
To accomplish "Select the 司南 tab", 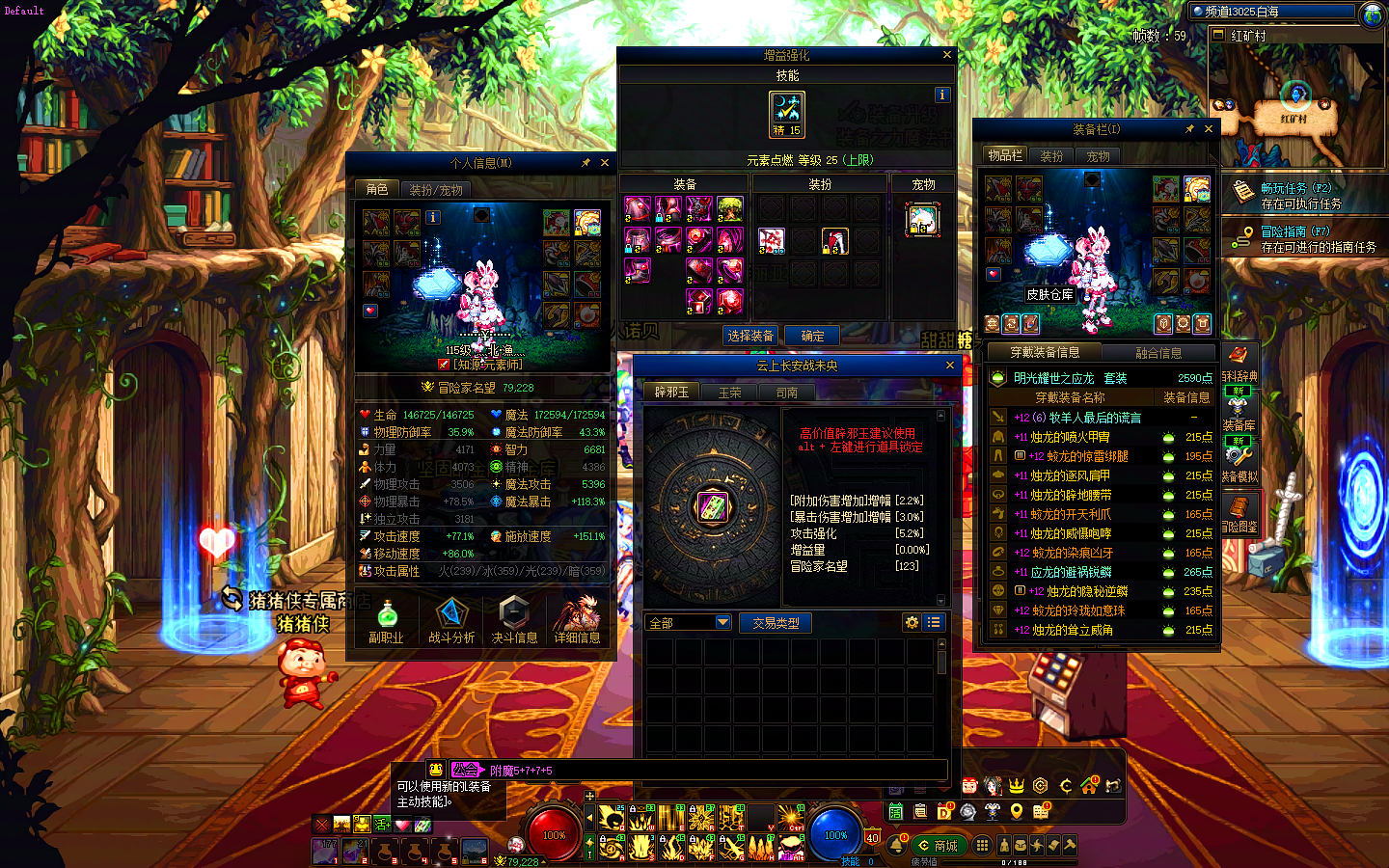I will tap(787, 393).
